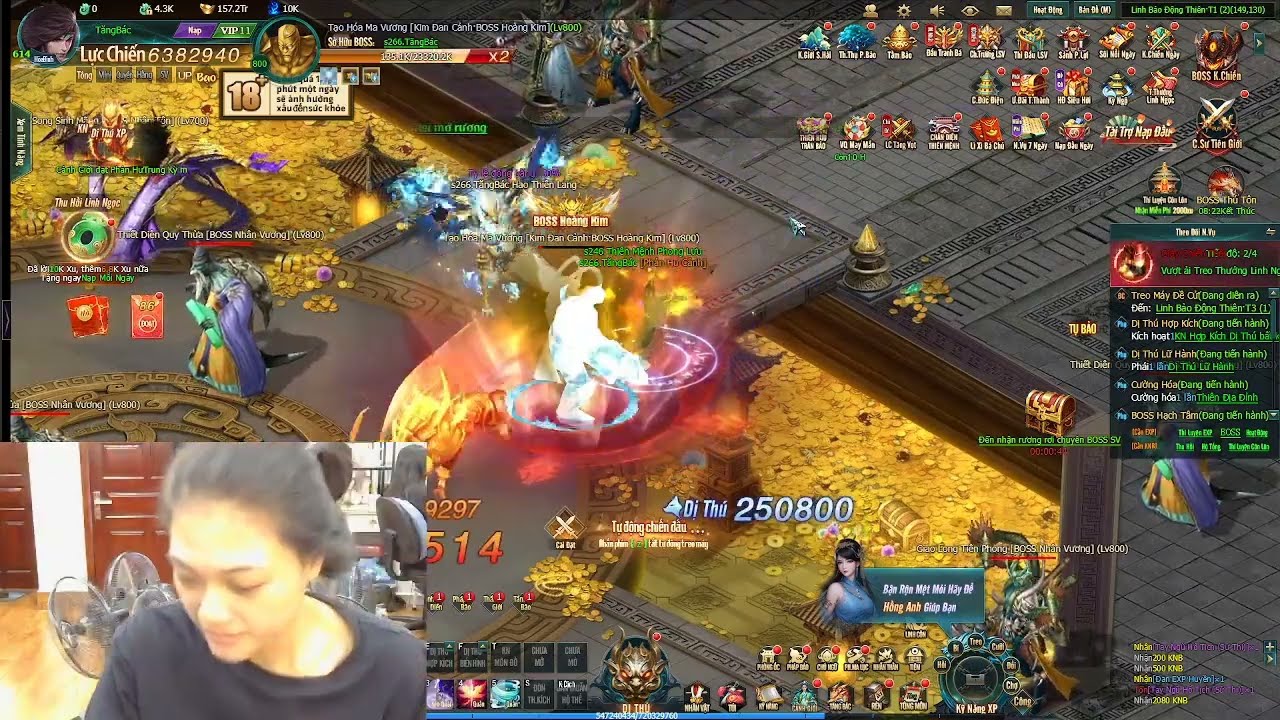Open the Hoạt Động activity button
This screenshot has width=1280, height=720.
(1048, 10)
